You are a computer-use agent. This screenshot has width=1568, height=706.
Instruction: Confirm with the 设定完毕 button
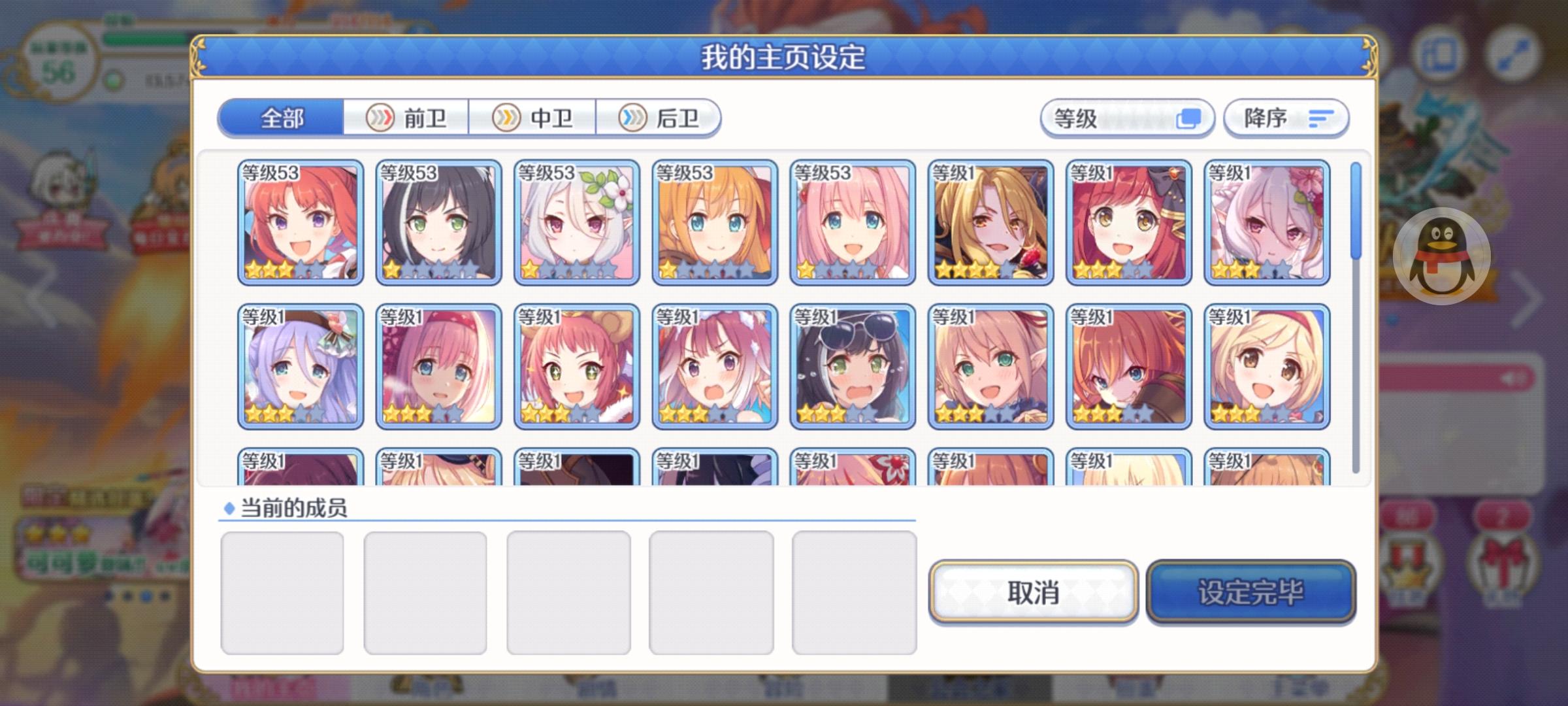(x=1250, y=592)
